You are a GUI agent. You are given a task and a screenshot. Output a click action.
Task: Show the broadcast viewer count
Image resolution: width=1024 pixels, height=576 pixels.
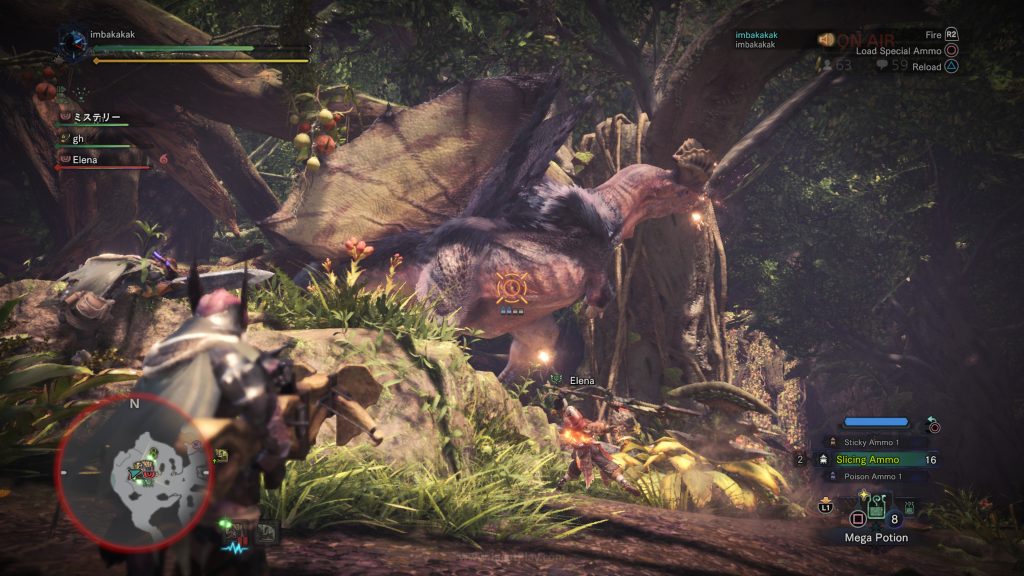[x=837, y=65]
